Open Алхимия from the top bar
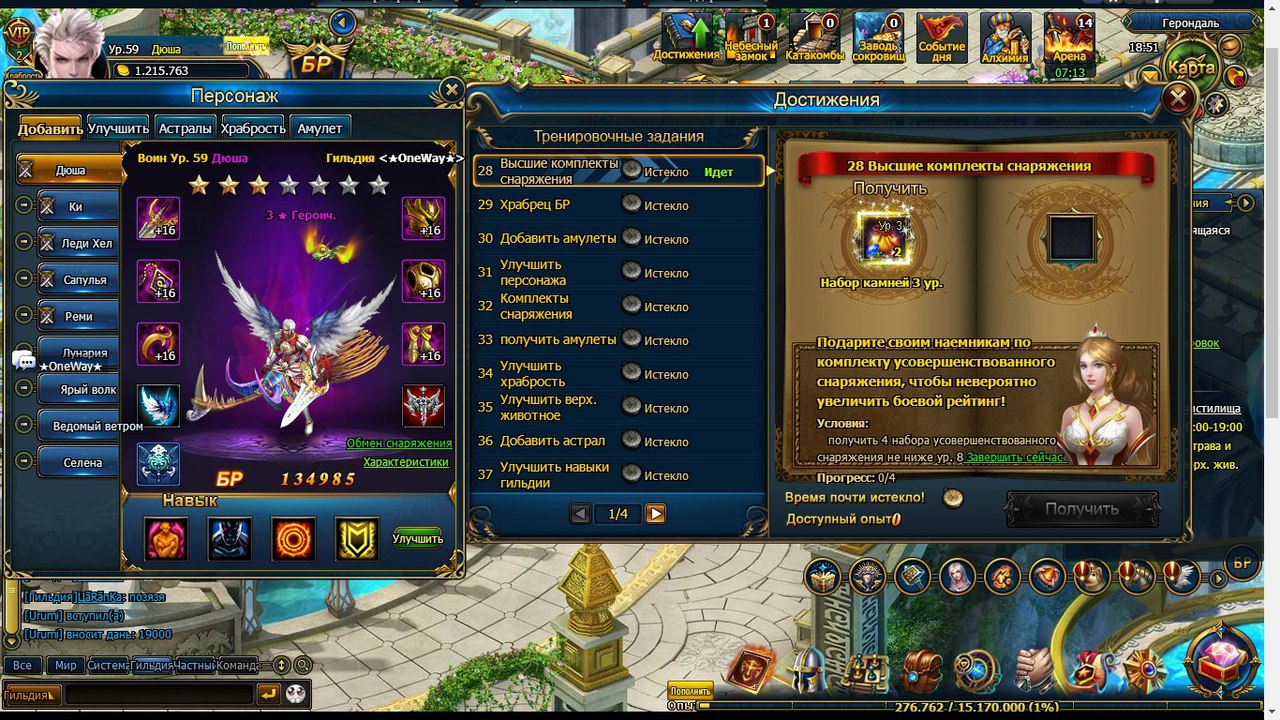Viewport: 1280px width, 720px height. [1005, 40]
